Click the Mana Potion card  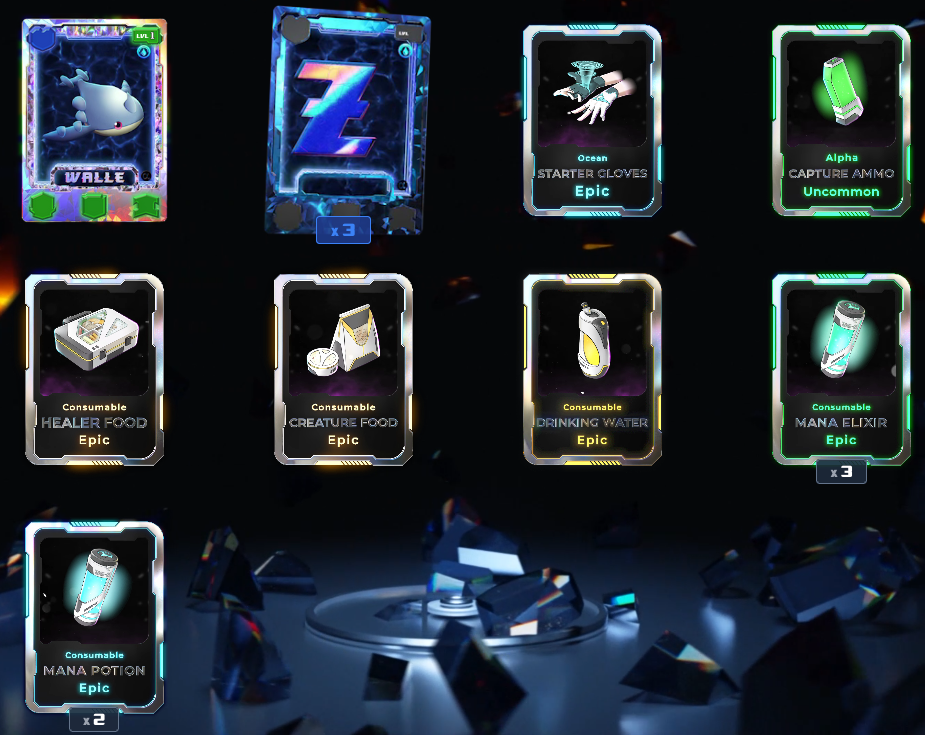(94, 616)
